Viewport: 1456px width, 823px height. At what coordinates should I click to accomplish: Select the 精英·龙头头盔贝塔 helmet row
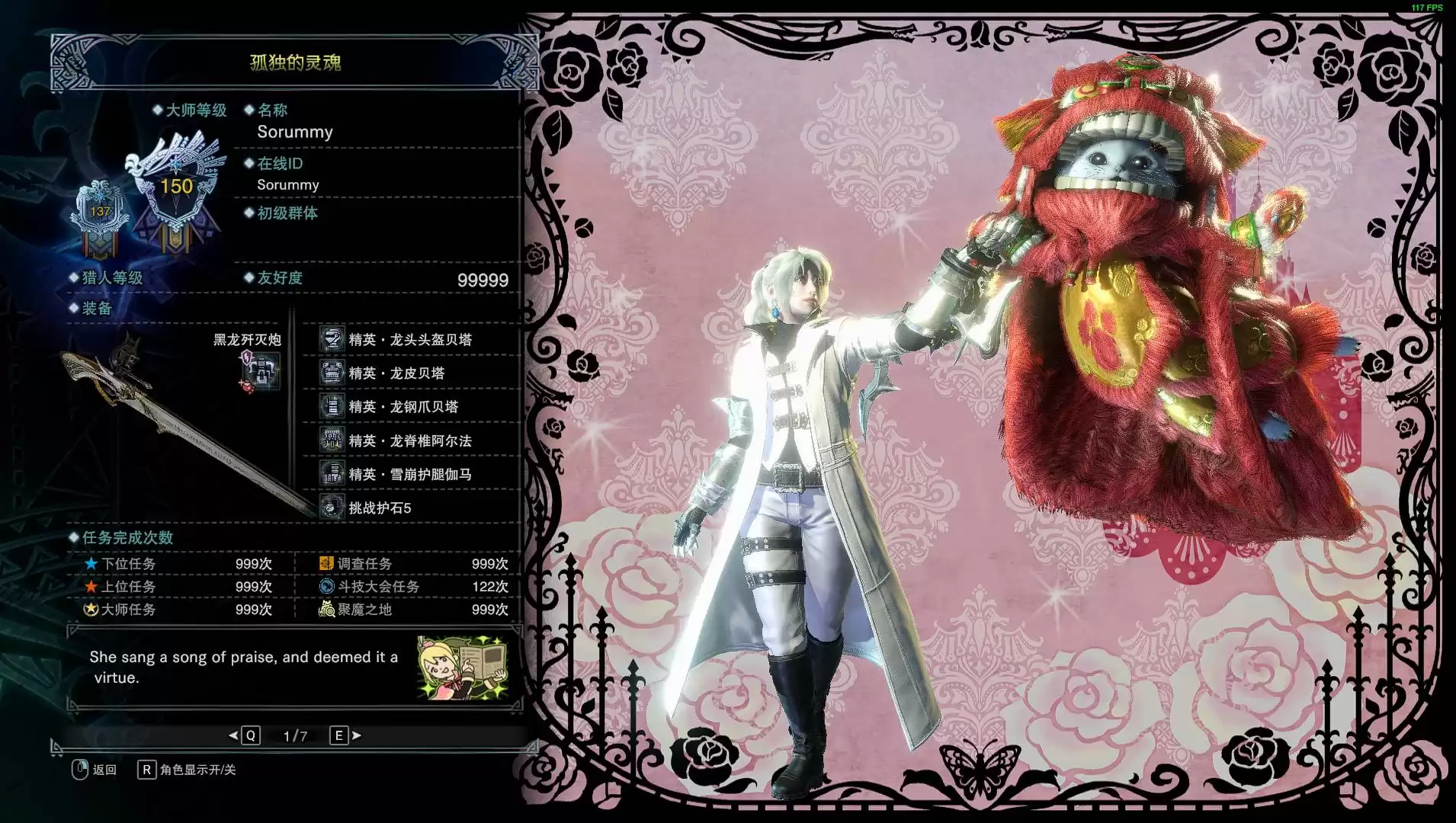click(409, 340)
